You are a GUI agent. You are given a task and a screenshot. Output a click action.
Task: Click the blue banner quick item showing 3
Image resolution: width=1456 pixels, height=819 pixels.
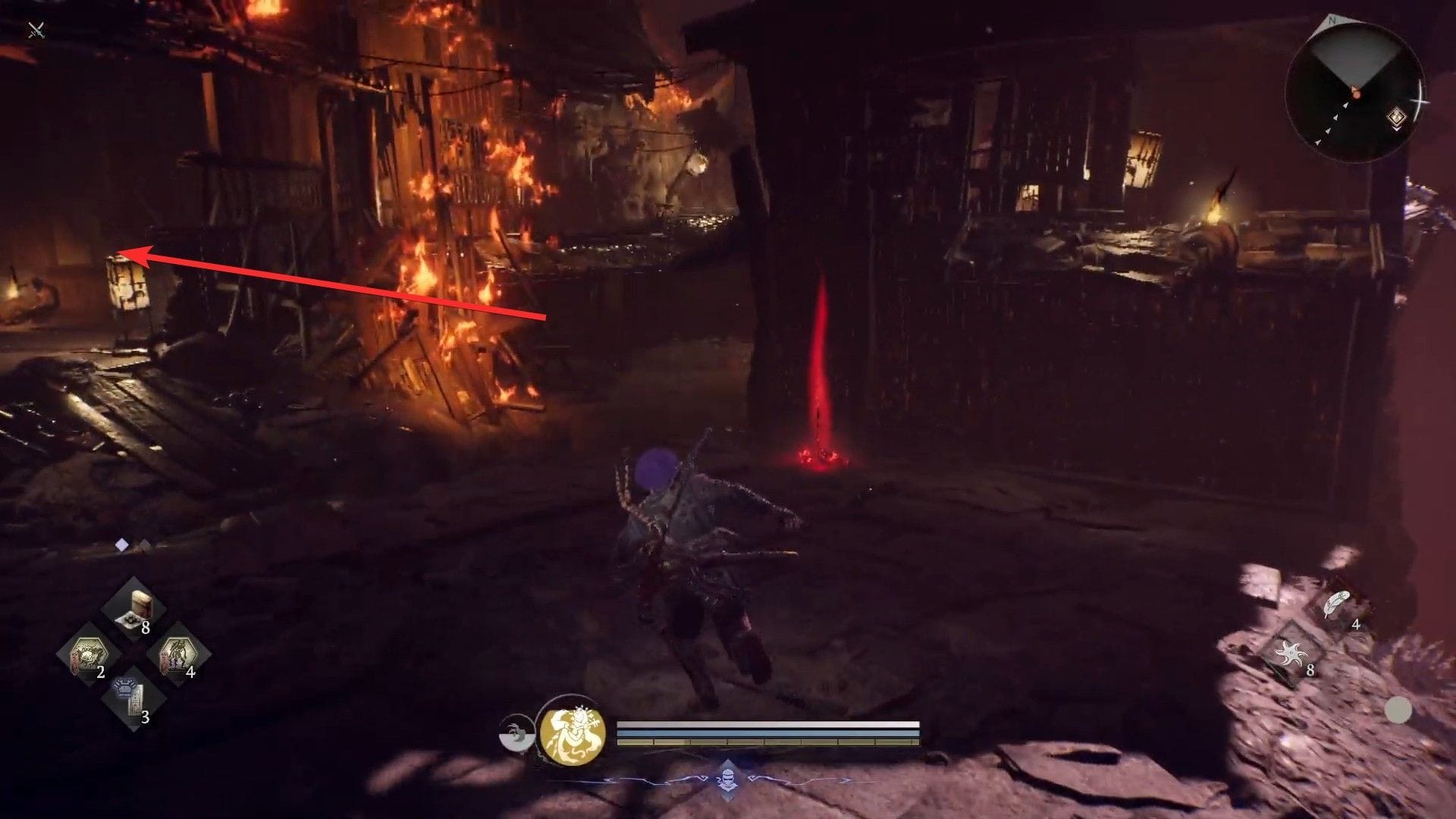(130, 695)
